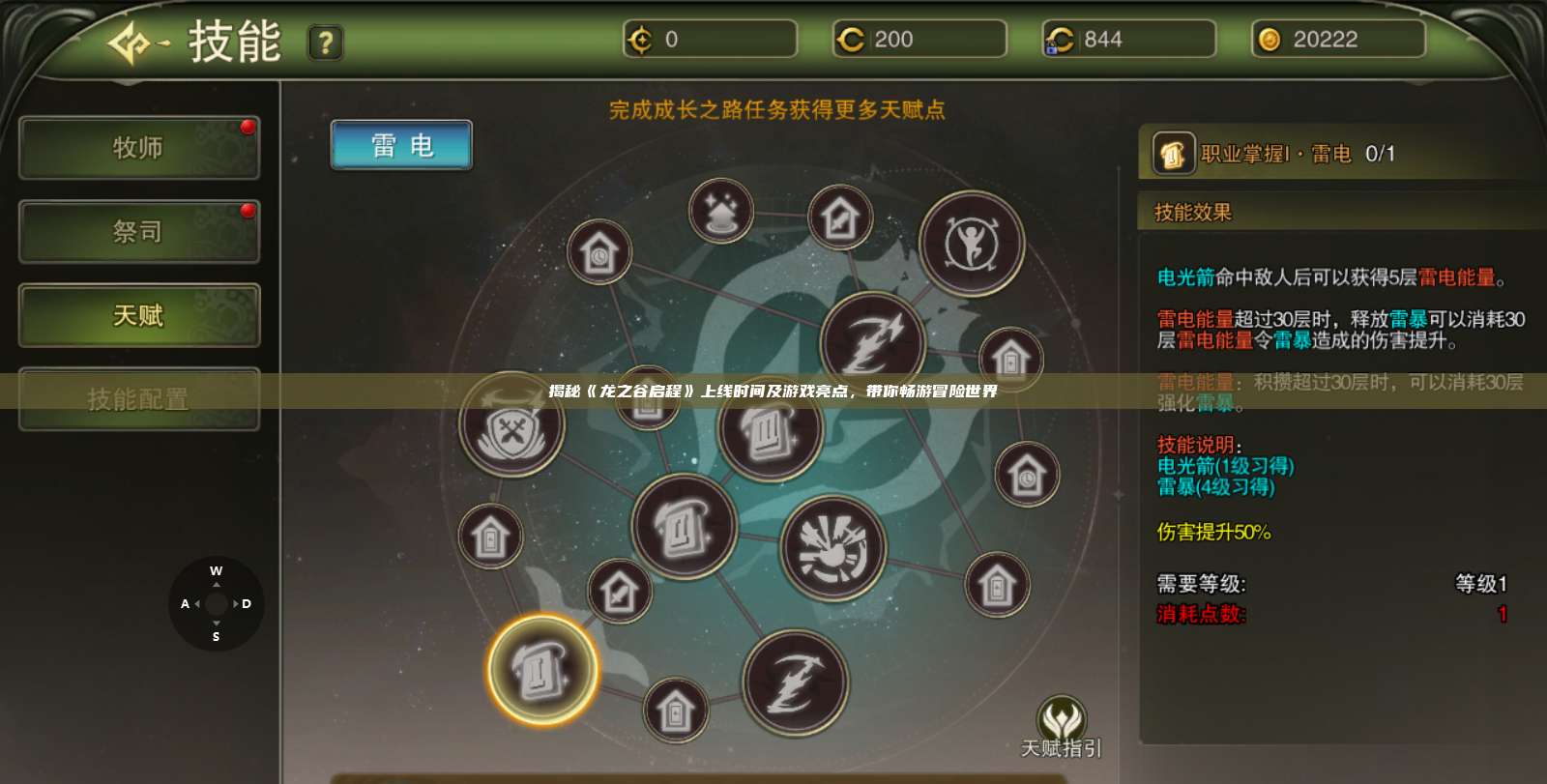
Task: Open the 技能配置 tab
Action: [138, 399]
